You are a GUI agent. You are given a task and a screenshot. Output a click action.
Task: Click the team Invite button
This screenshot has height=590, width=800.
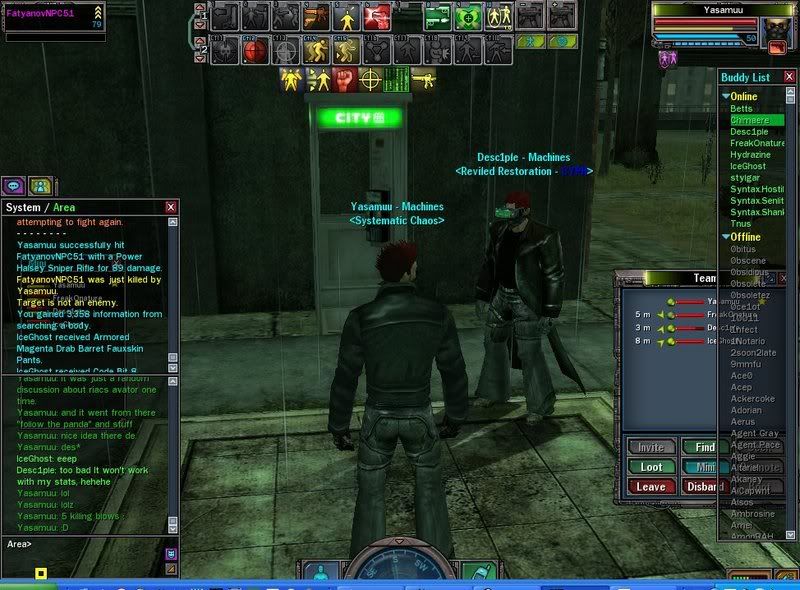point(650,447)
